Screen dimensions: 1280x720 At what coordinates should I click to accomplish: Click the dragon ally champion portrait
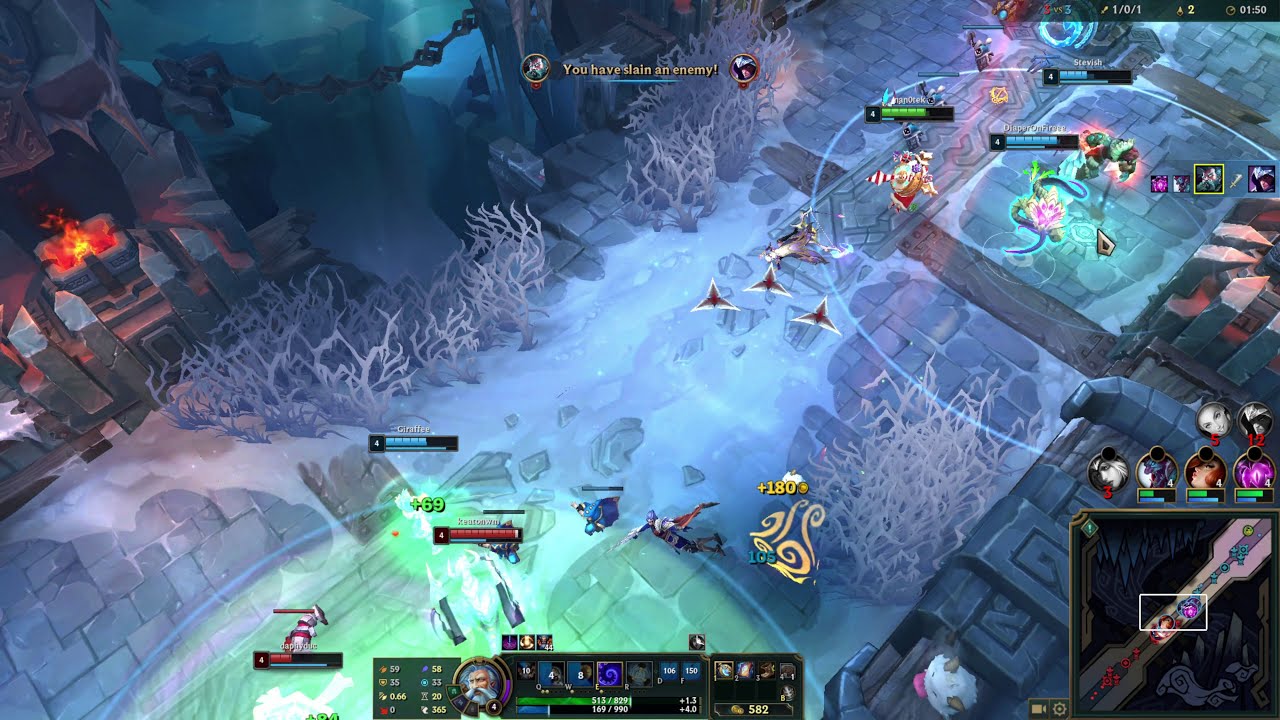[x=1156, y=470]
